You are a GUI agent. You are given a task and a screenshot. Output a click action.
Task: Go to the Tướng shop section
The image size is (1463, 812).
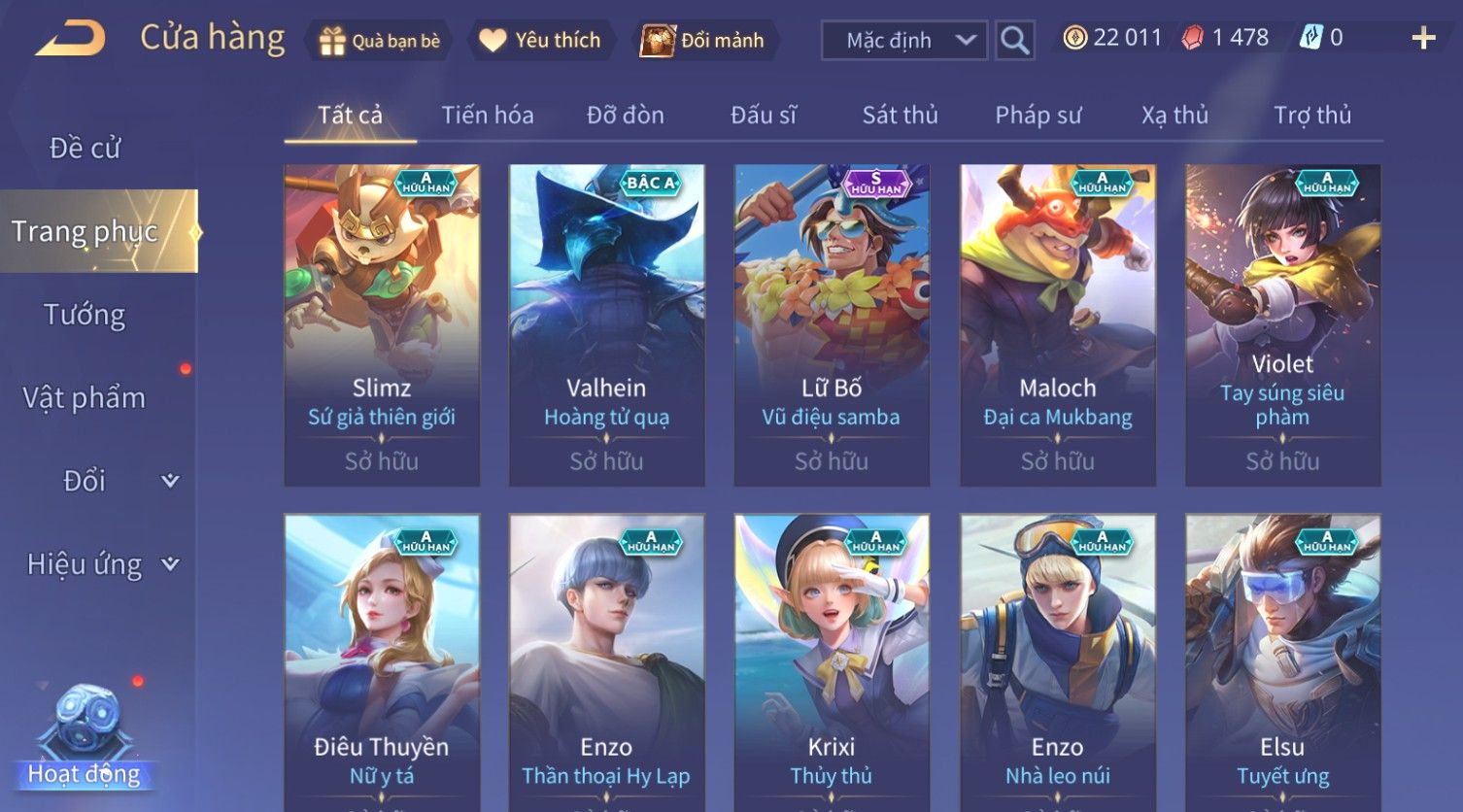tap(85, 315)
